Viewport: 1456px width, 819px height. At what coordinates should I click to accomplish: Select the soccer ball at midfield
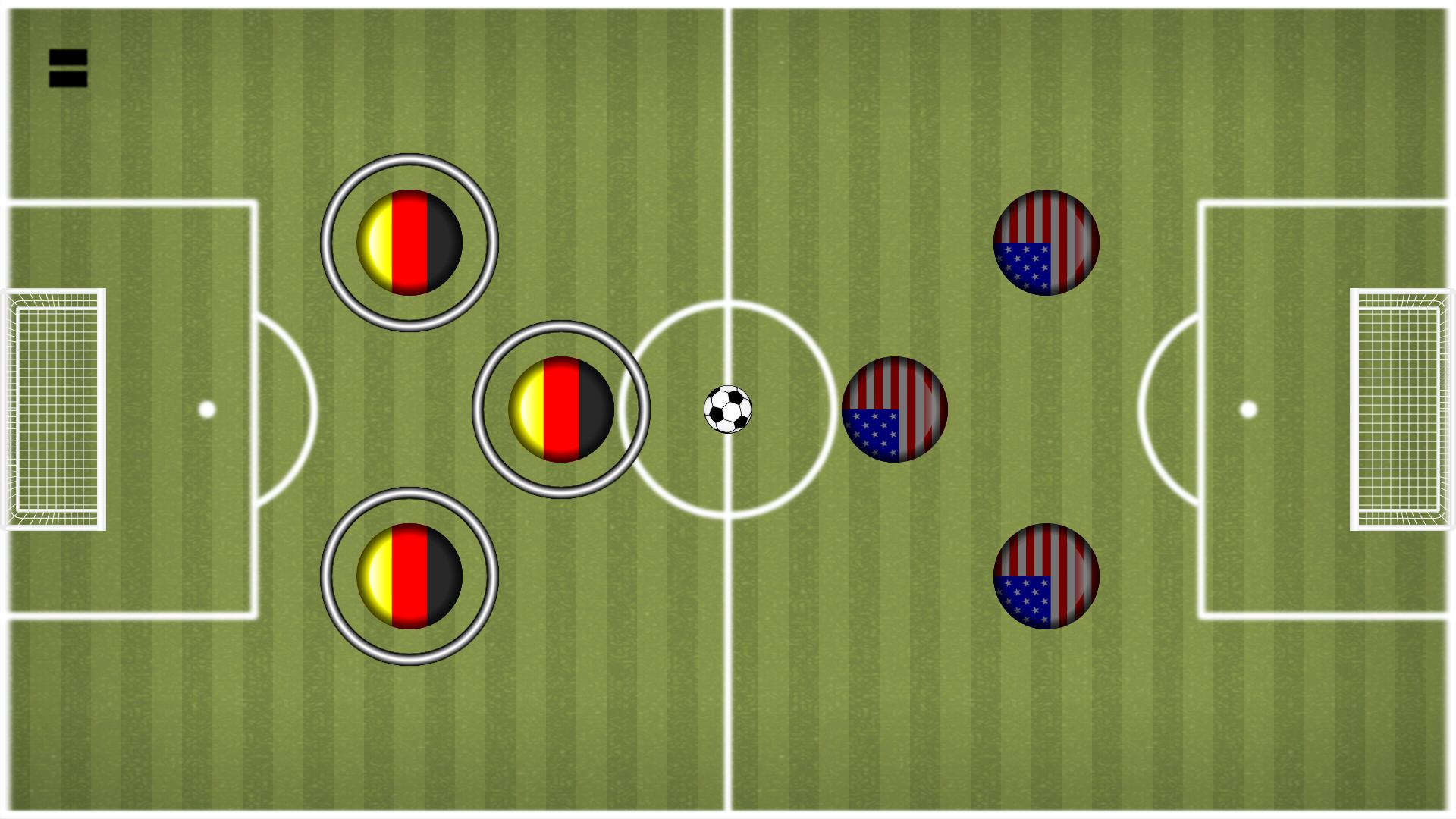coord(726,409)
